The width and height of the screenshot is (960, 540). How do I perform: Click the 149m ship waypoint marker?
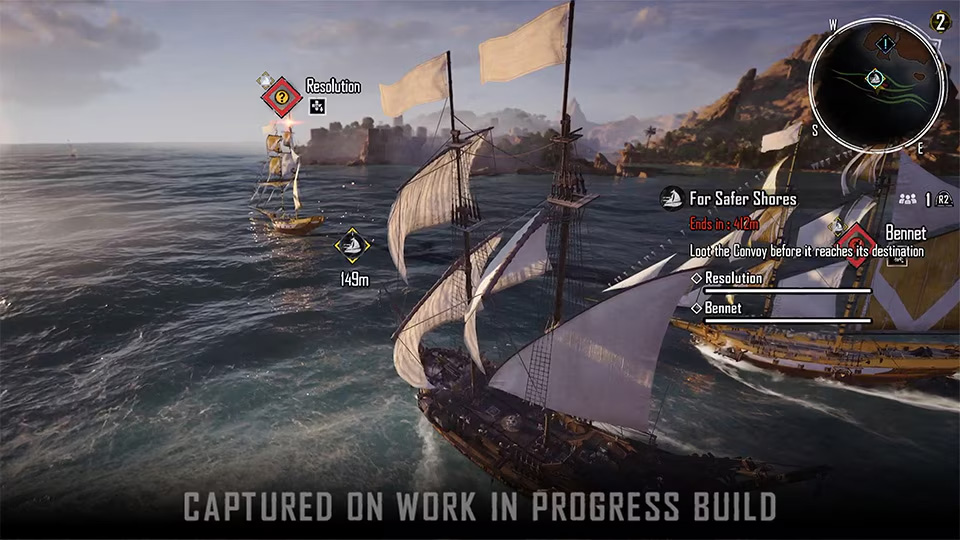coord(352,245)
